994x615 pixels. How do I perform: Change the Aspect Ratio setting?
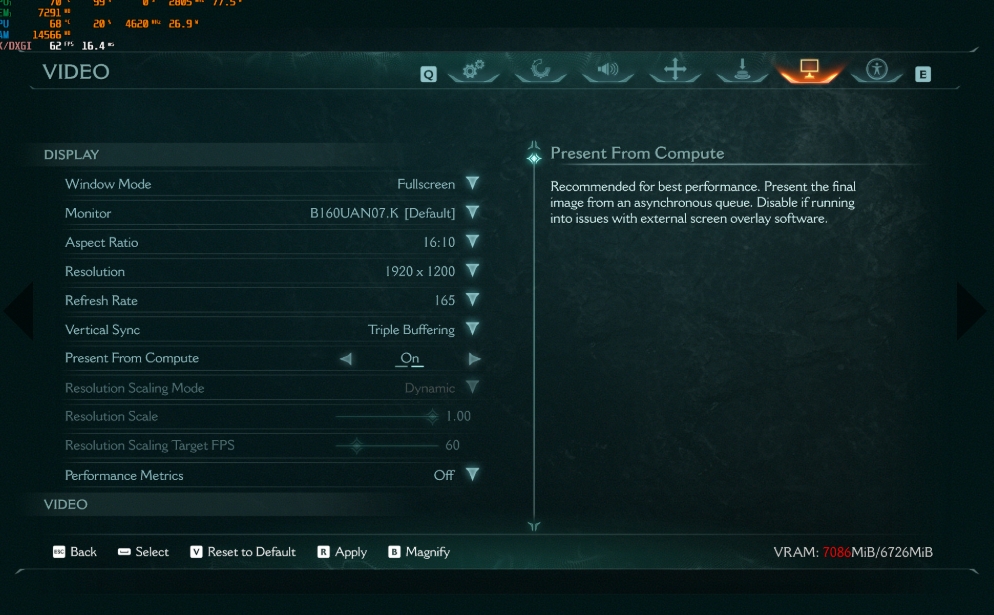coord(472,242)
